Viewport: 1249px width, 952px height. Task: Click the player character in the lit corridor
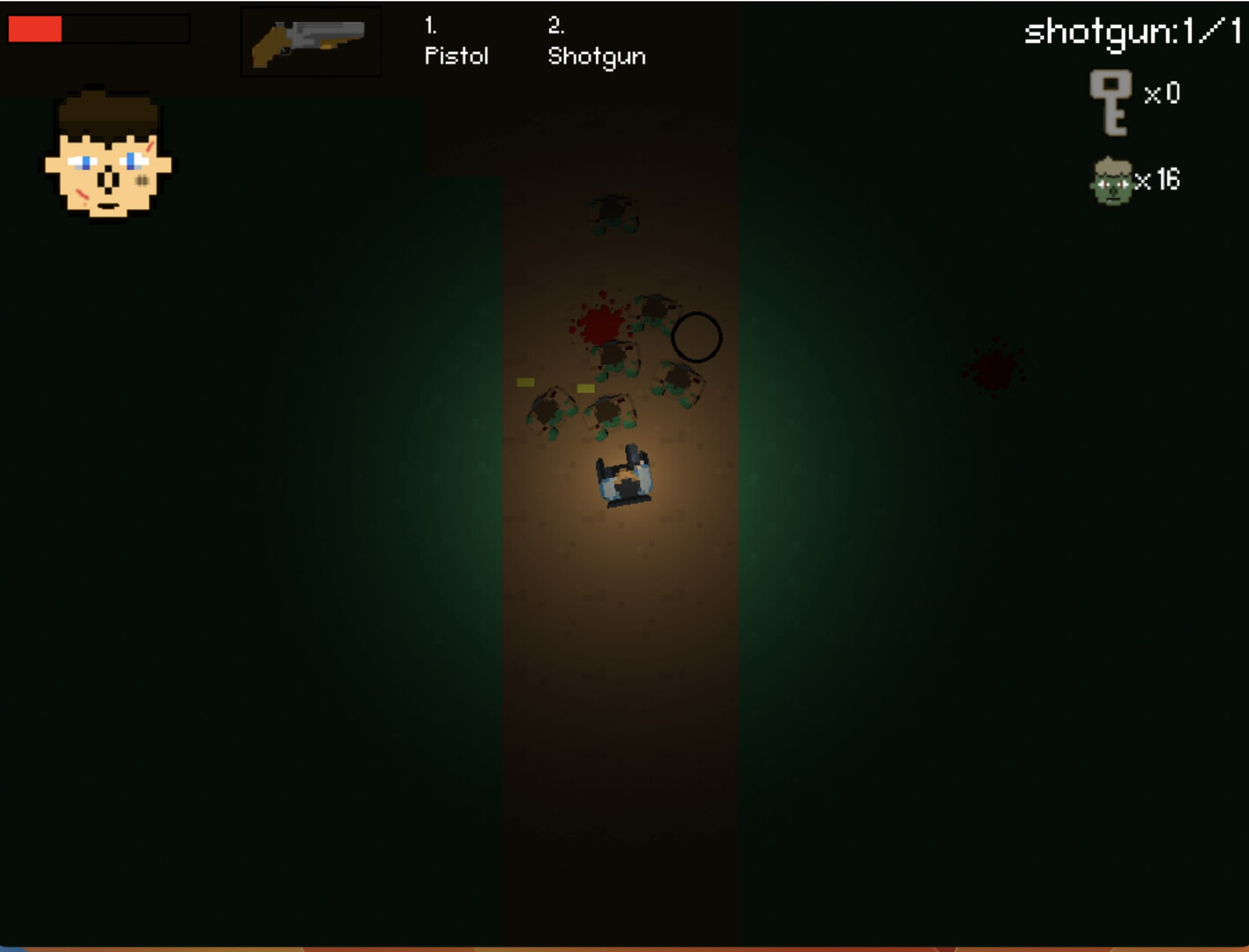coord(626,476)
